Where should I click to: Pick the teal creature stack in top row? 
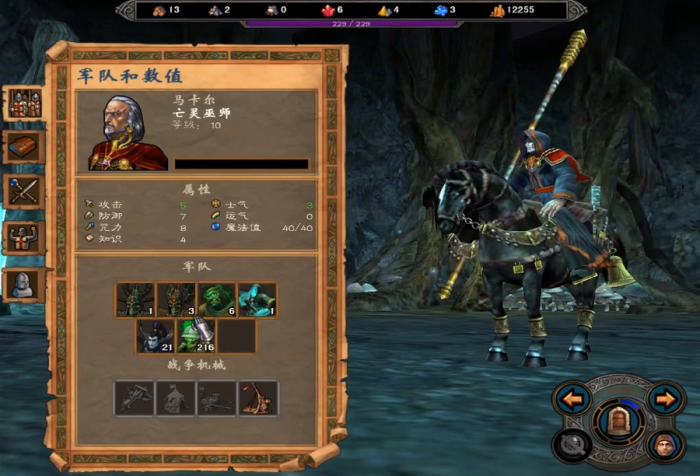pos(257,300)
